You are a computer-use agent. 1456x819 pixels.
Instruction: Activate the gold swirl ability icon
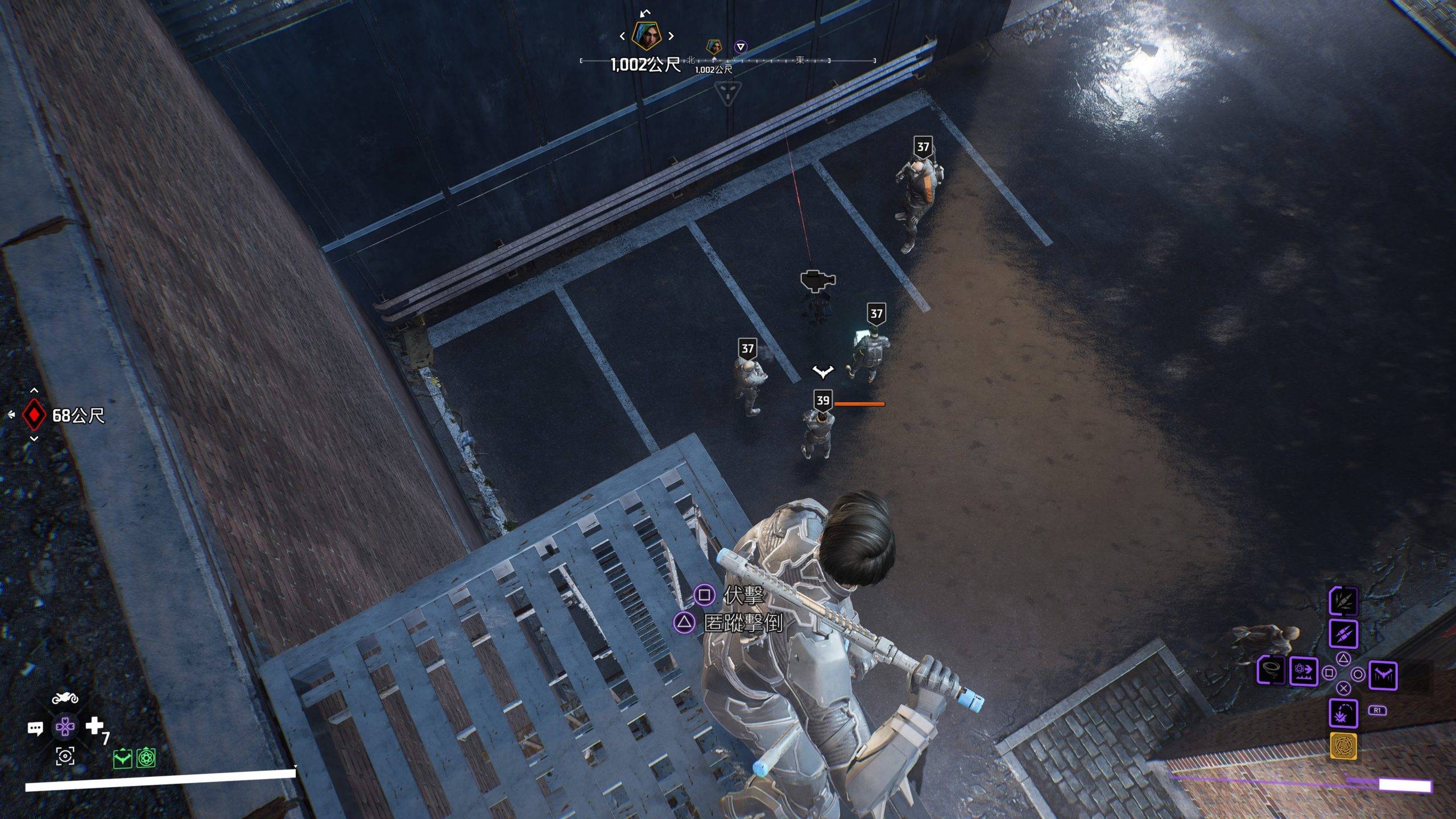click(1343, 746)
